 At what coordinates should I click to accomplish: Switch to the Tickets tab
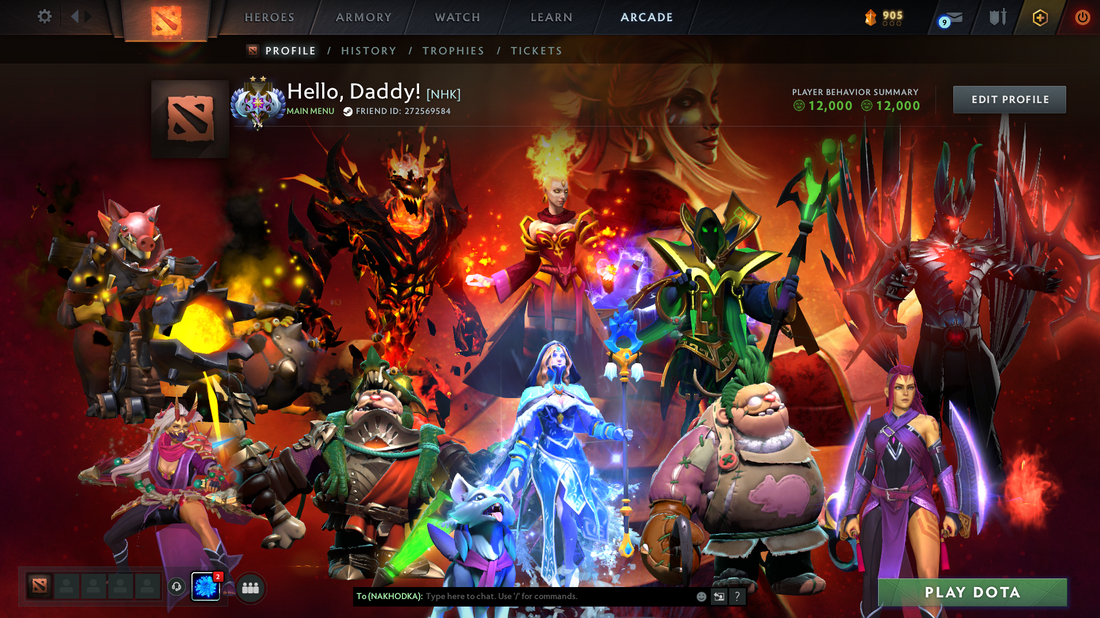pyautogui.click(x=536, y=51)
